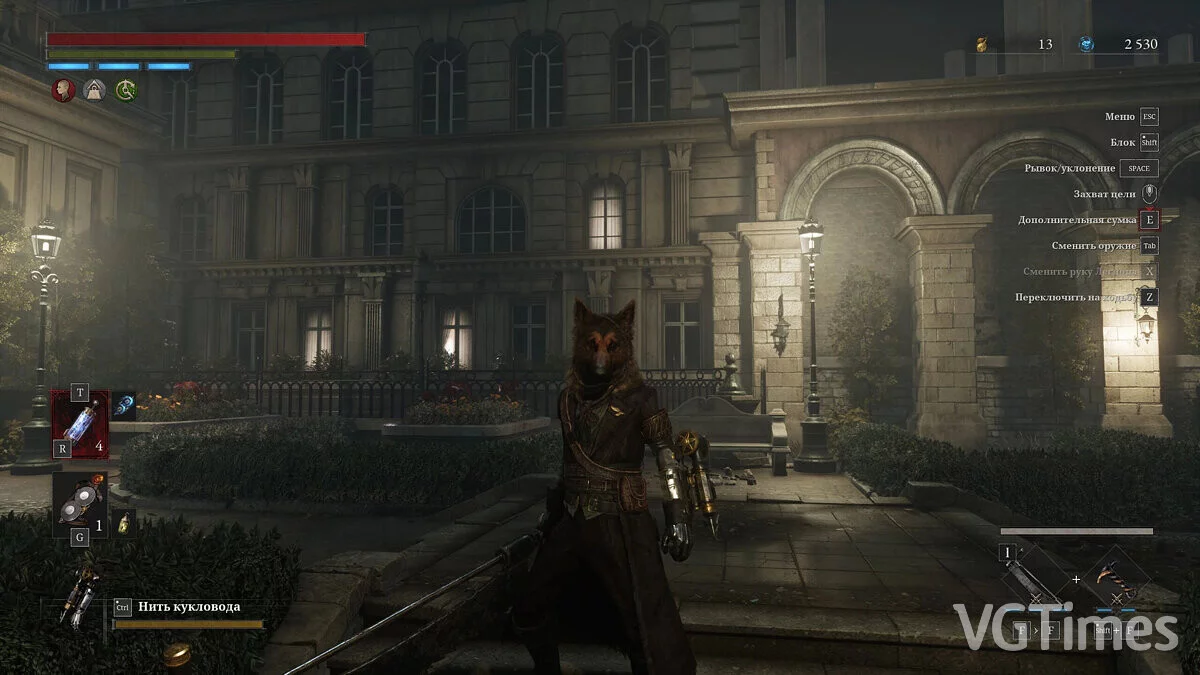Click the green swirl status icon
The height and width of the screenshot is (675, 1200).
pos(126,90)
